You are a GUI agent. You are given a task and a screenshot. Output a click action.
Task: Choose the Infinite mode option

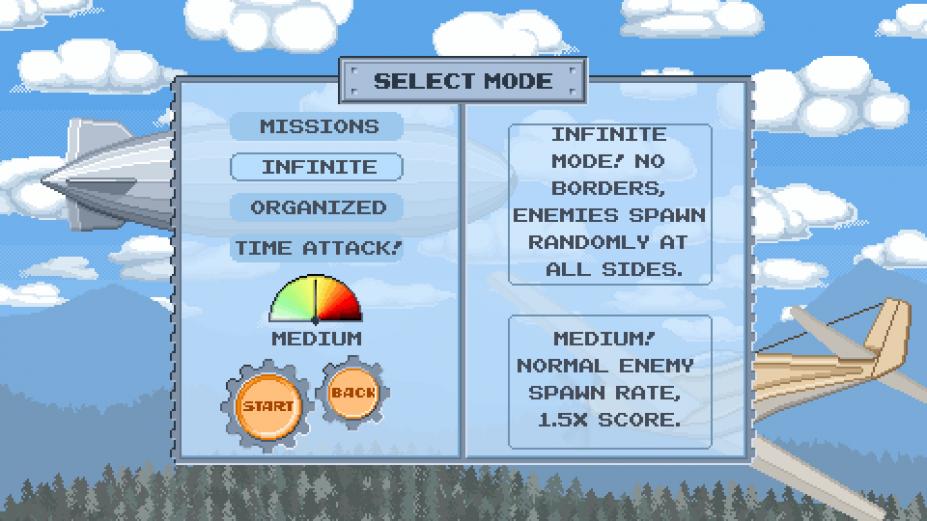tap(318, 167)
